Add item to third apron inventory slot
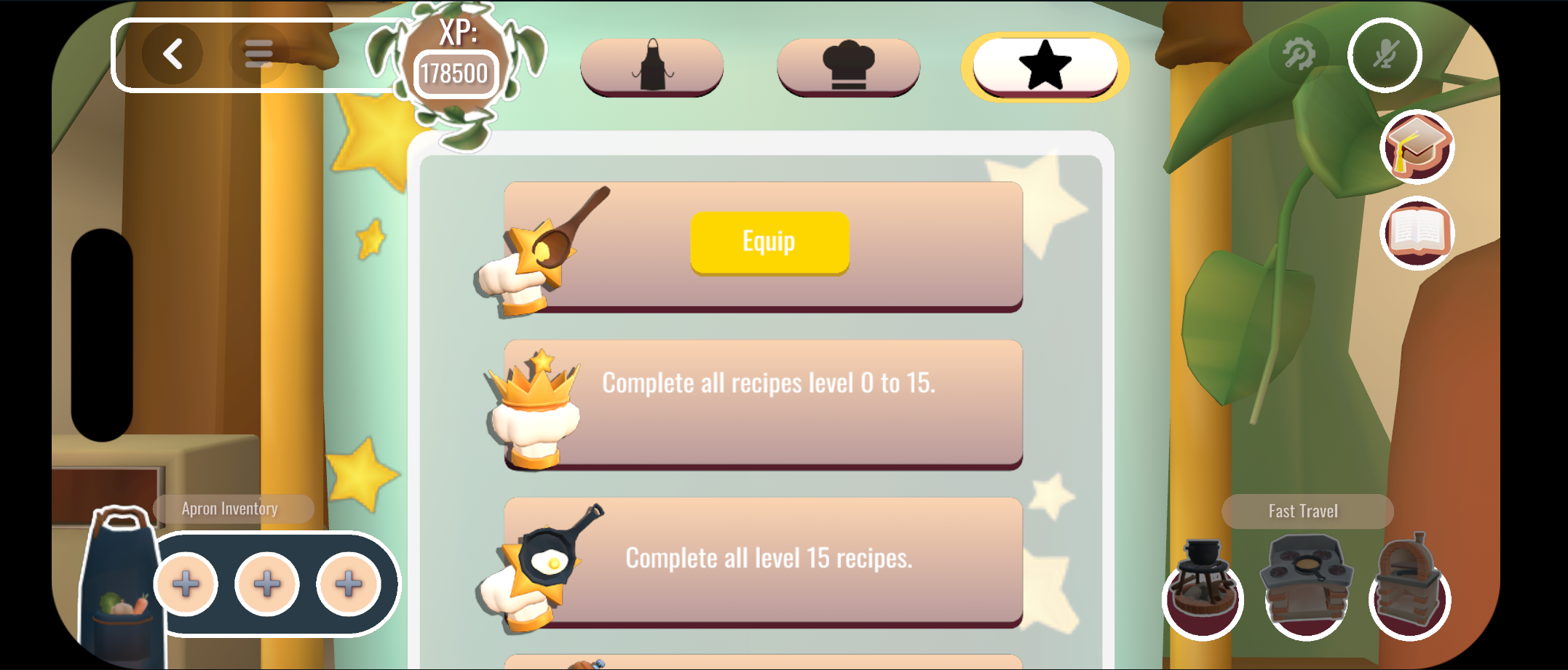 tap(347, 583)
